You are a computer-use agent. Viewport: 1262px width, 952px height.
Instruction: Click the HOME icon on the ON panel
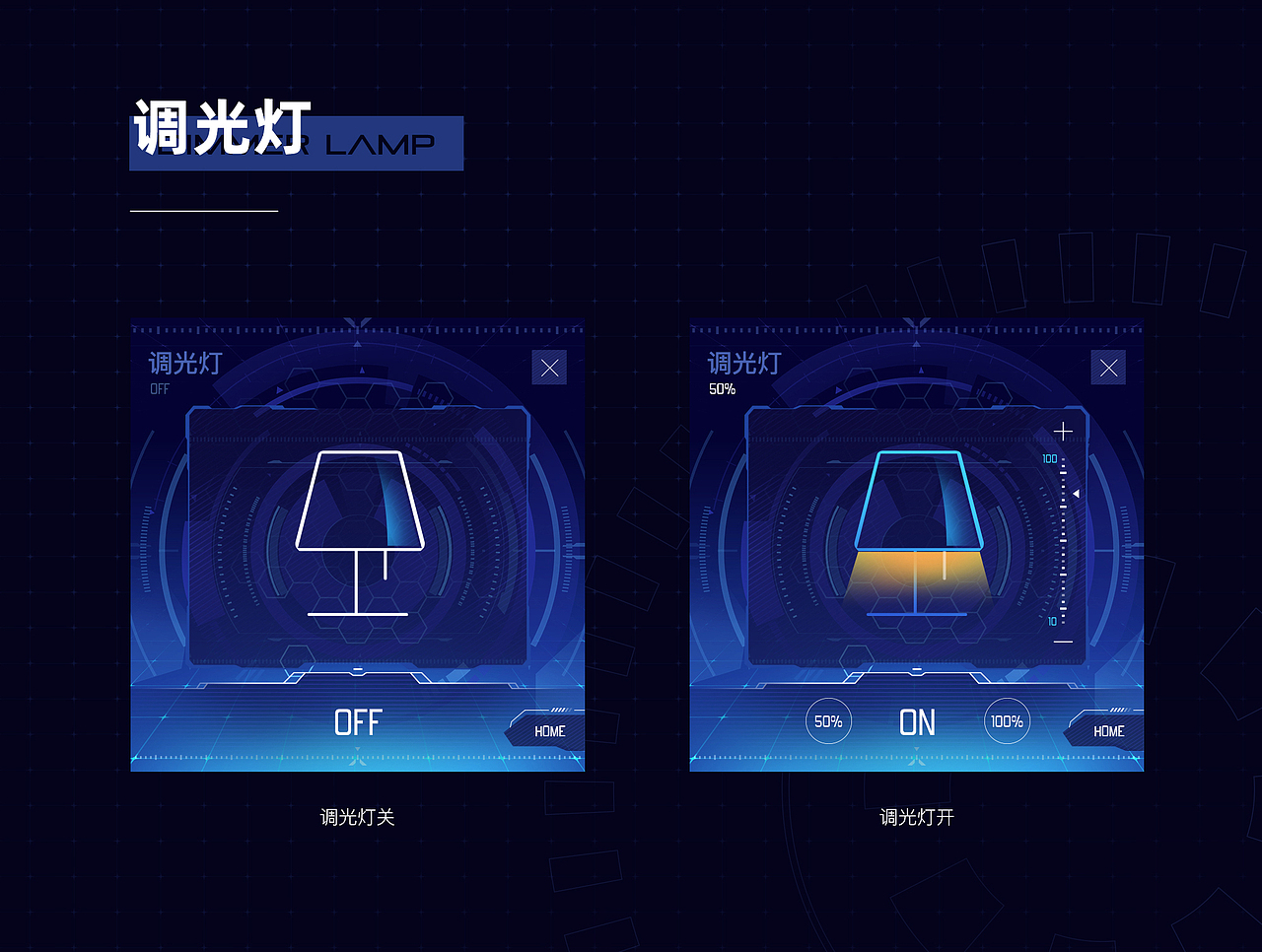click(1107, 731)
